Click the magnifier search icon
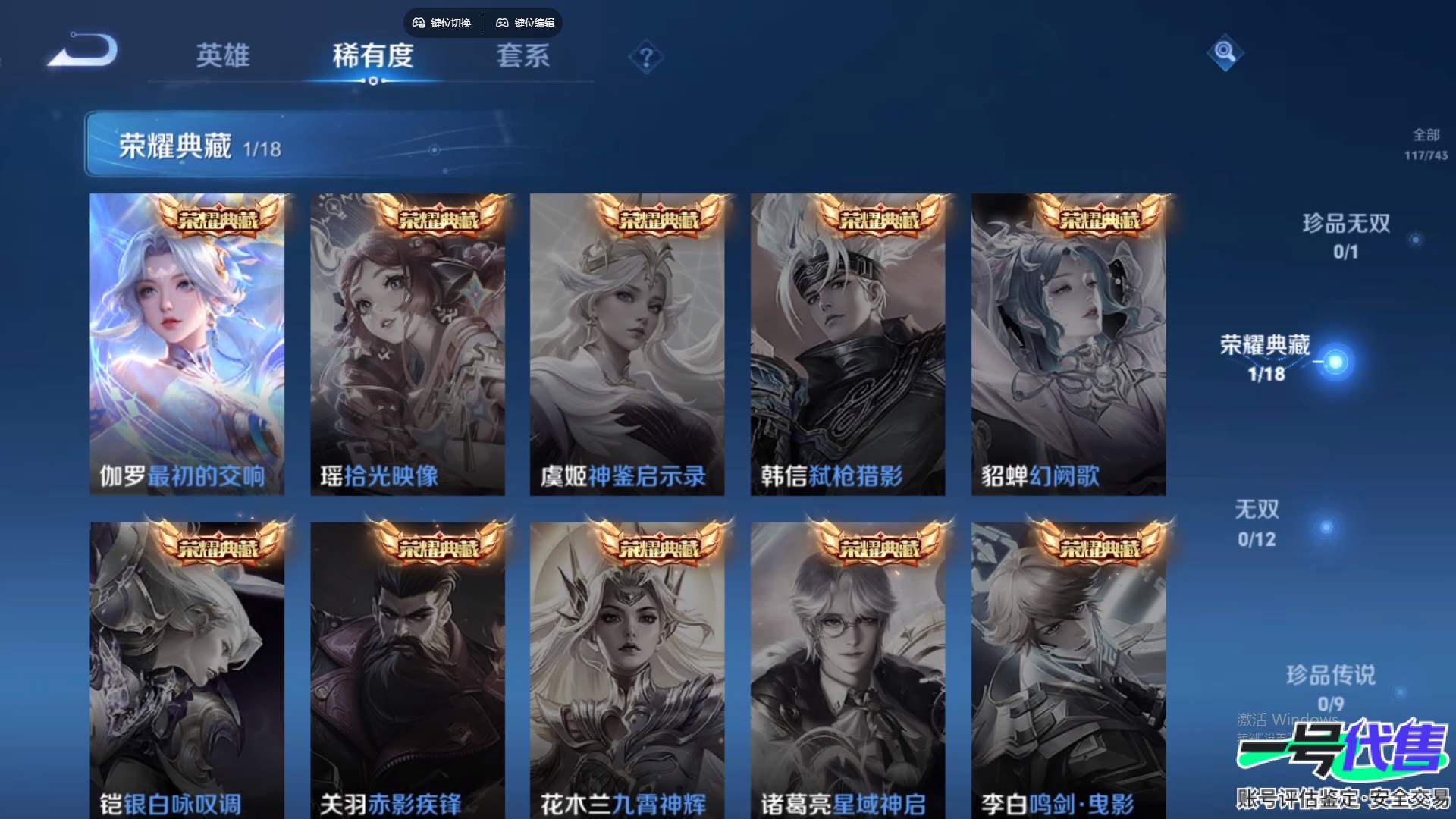Image resolution: width=1456 pixels, height=819 pixels. [1225, 52]
